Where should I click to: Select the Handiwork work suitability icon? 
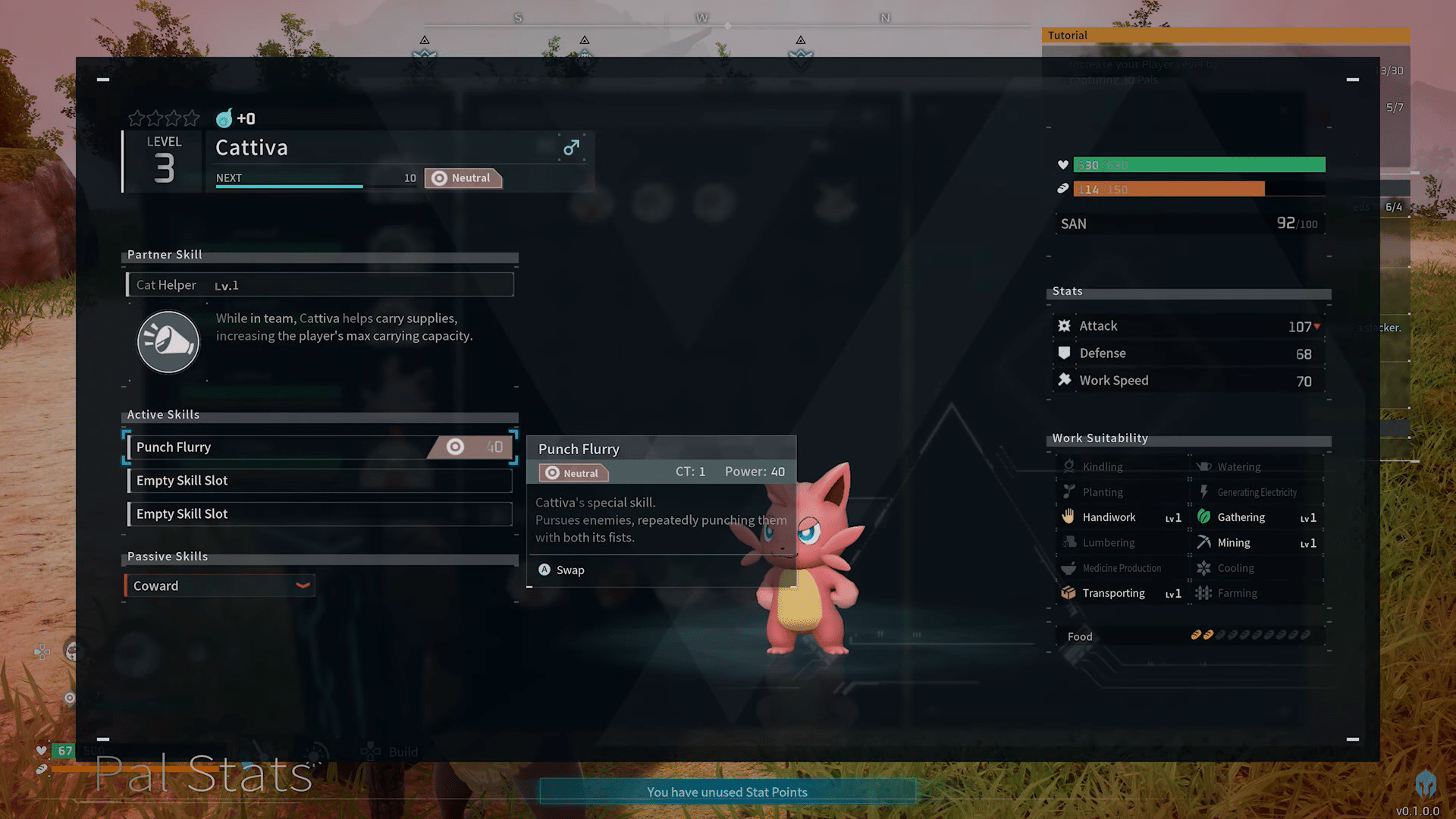[1068, 516]
